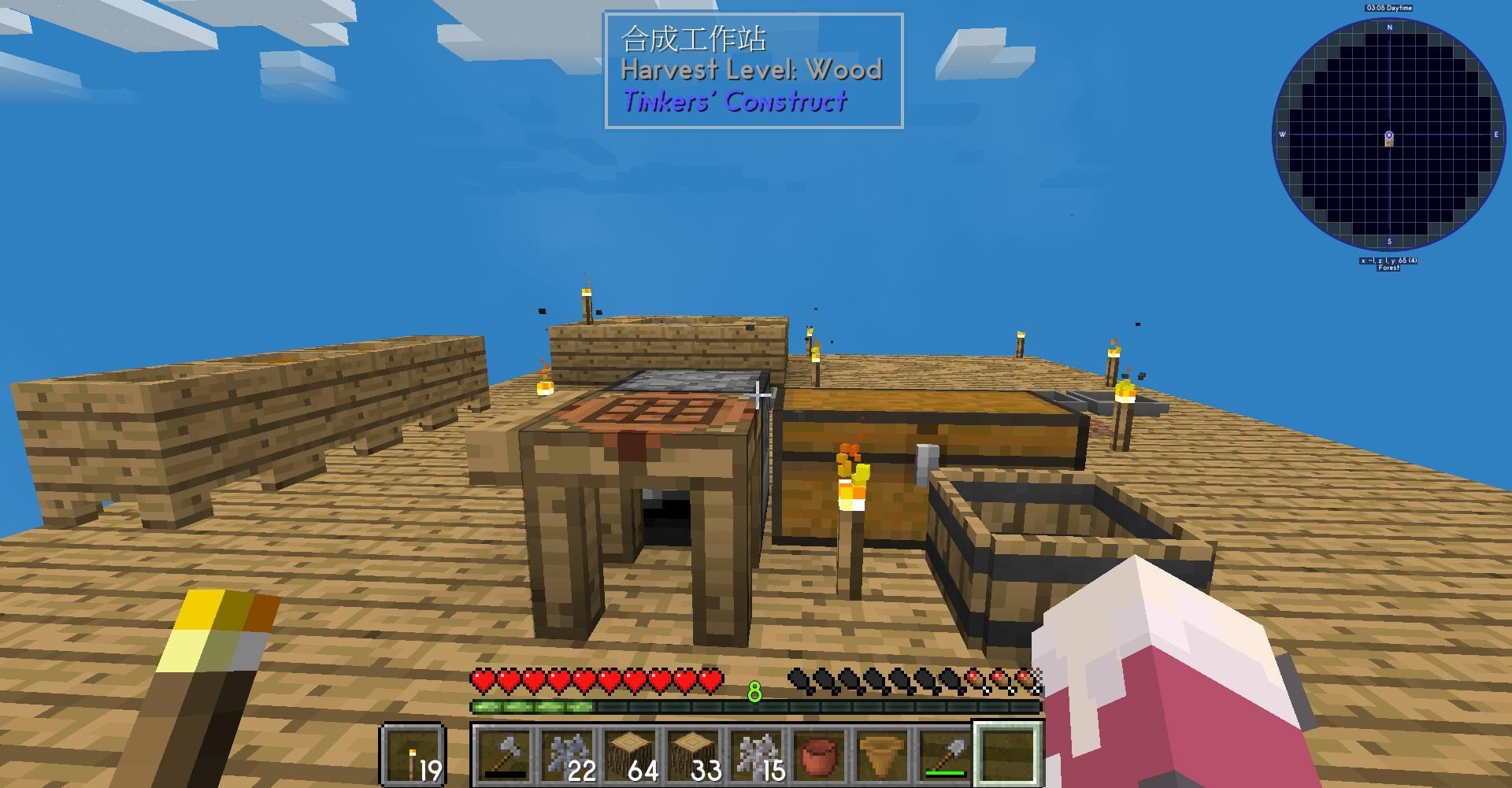This screenshot has width=1512, height=788.
Task: Click the N compass letter on the minimap
Action: [1389, 26]
